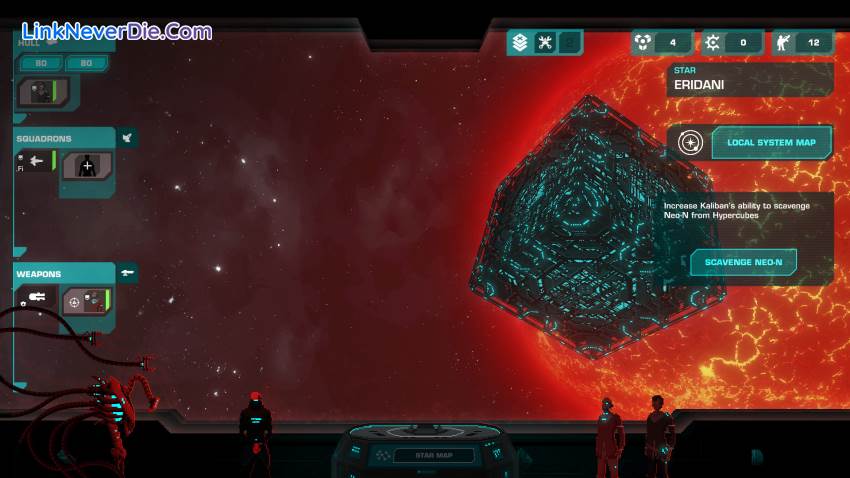The height and width of the screenshot is (478, 850).
Task: Select the crosshair targeting weapon slot
Action: pyautogui.click(x=86, y=300)
